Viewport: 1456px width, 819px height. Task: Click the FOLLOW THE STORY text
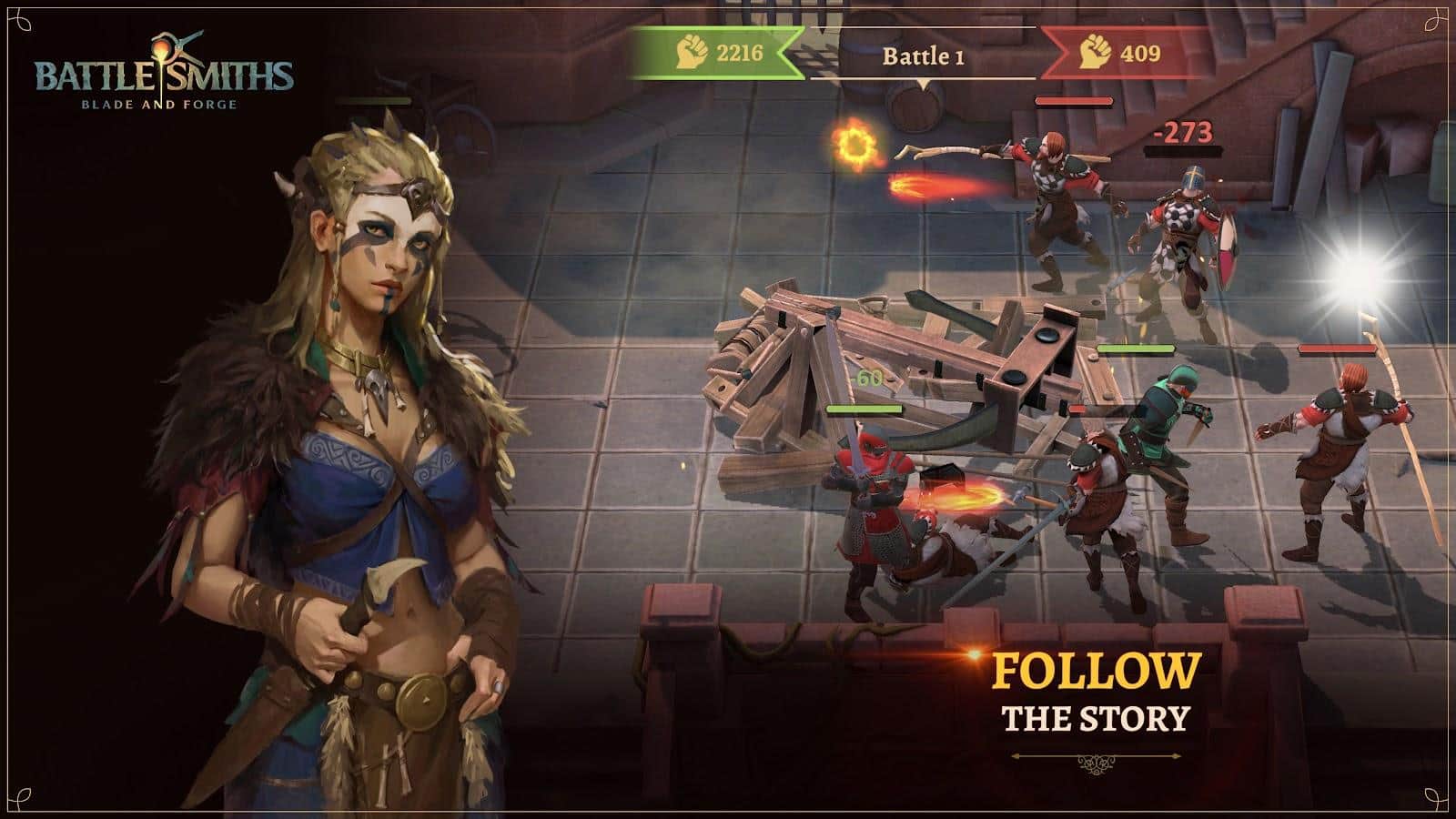1097,692
